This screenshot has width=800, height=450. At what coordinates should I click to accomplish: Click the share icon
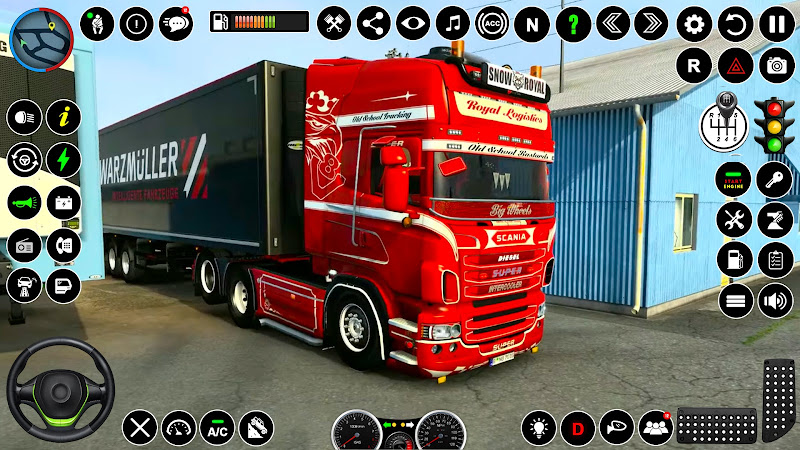click(373, 23)
